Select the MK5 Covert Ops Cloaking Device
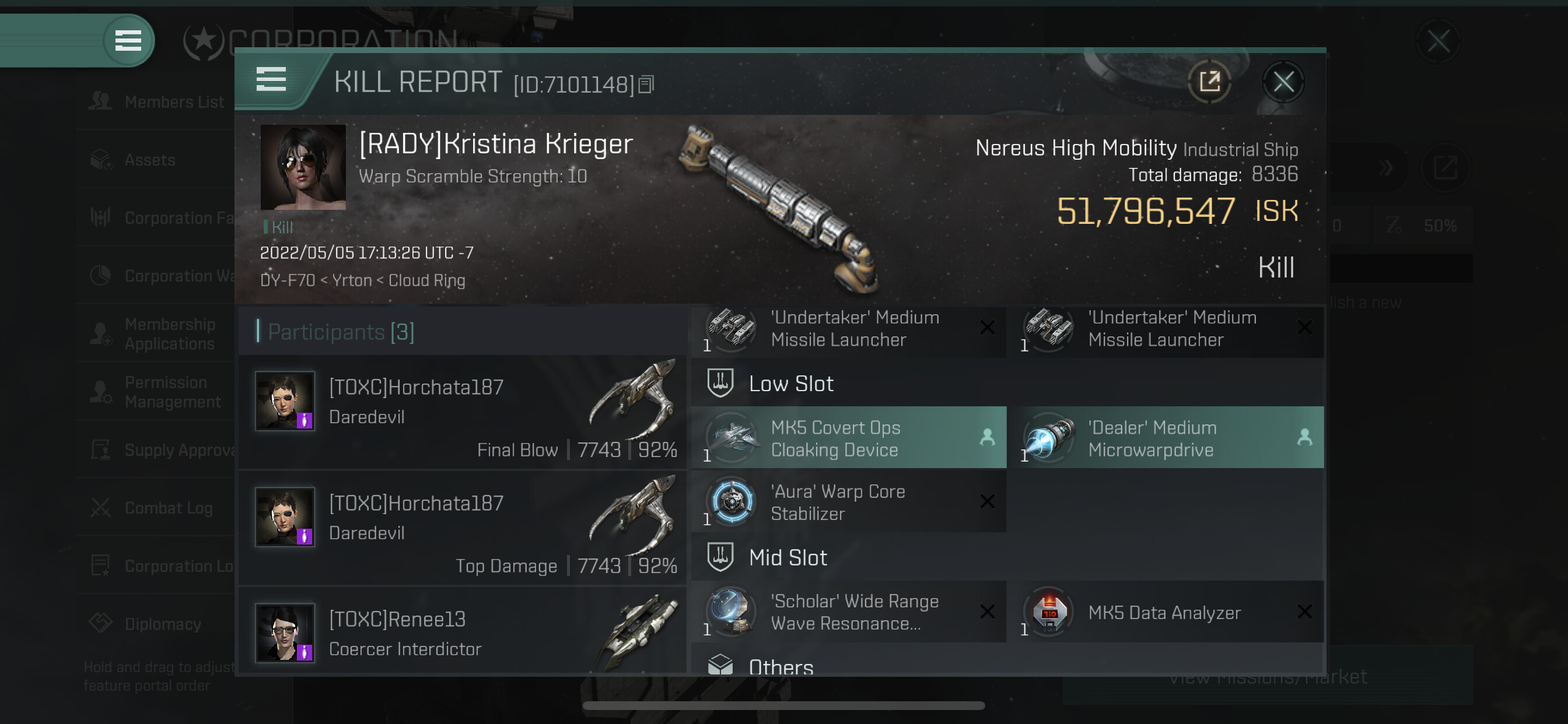 pyautogui.click(x=849, y=438)
